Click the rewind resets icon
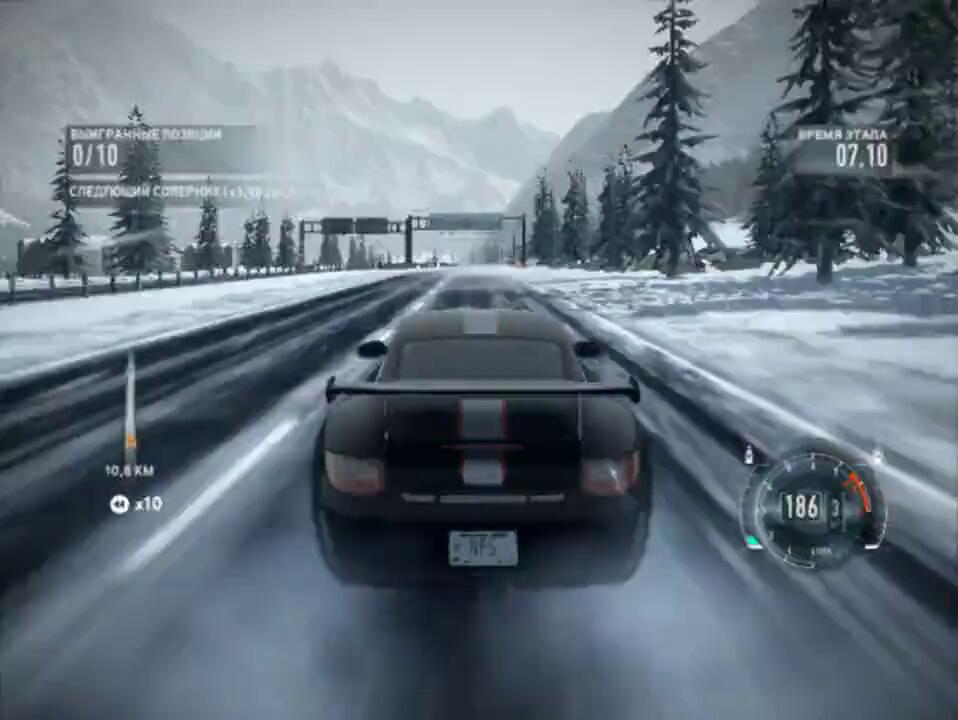 (119, 504)
